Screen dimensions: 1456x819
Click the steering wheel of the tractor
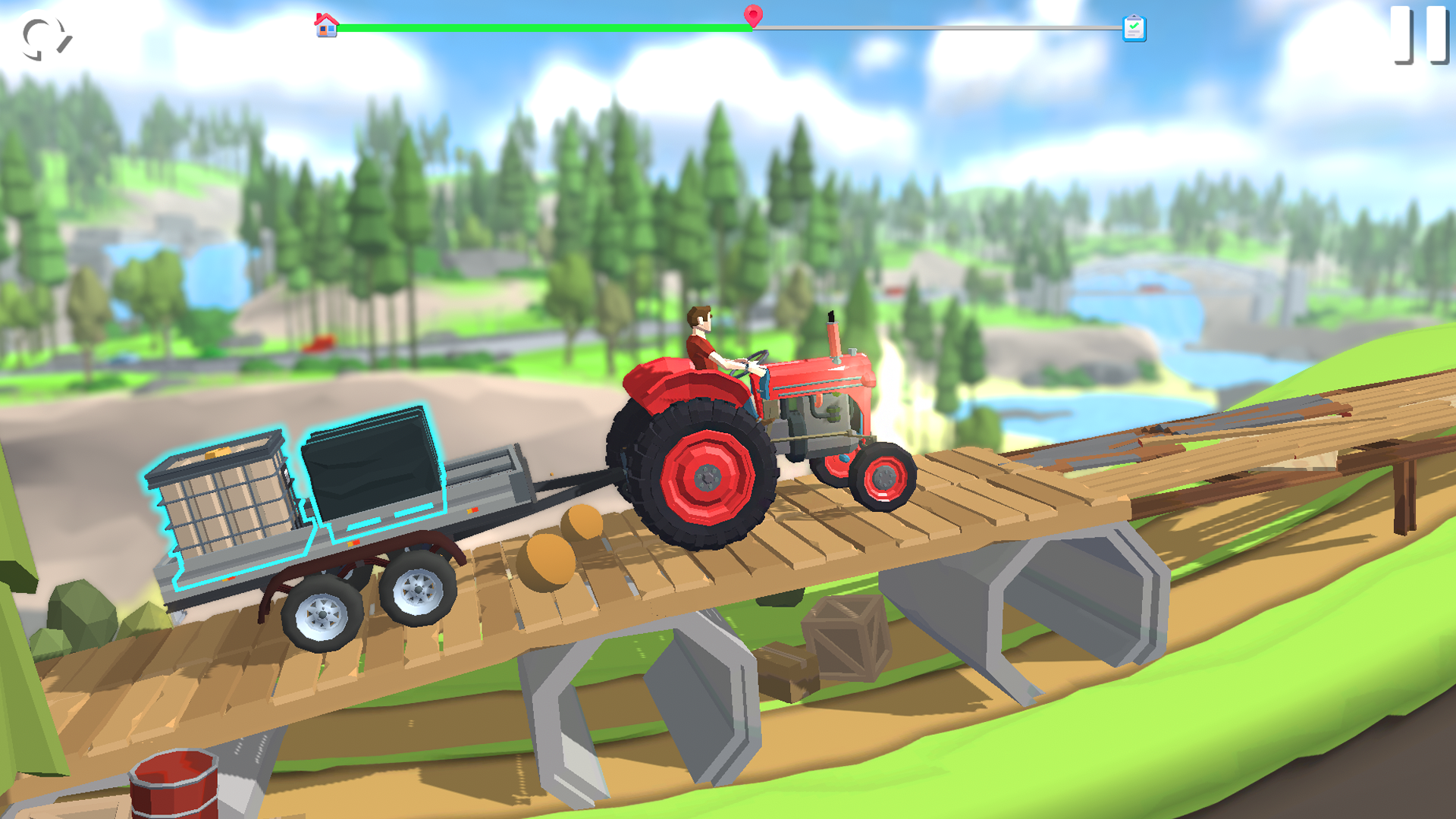[751, 364]
